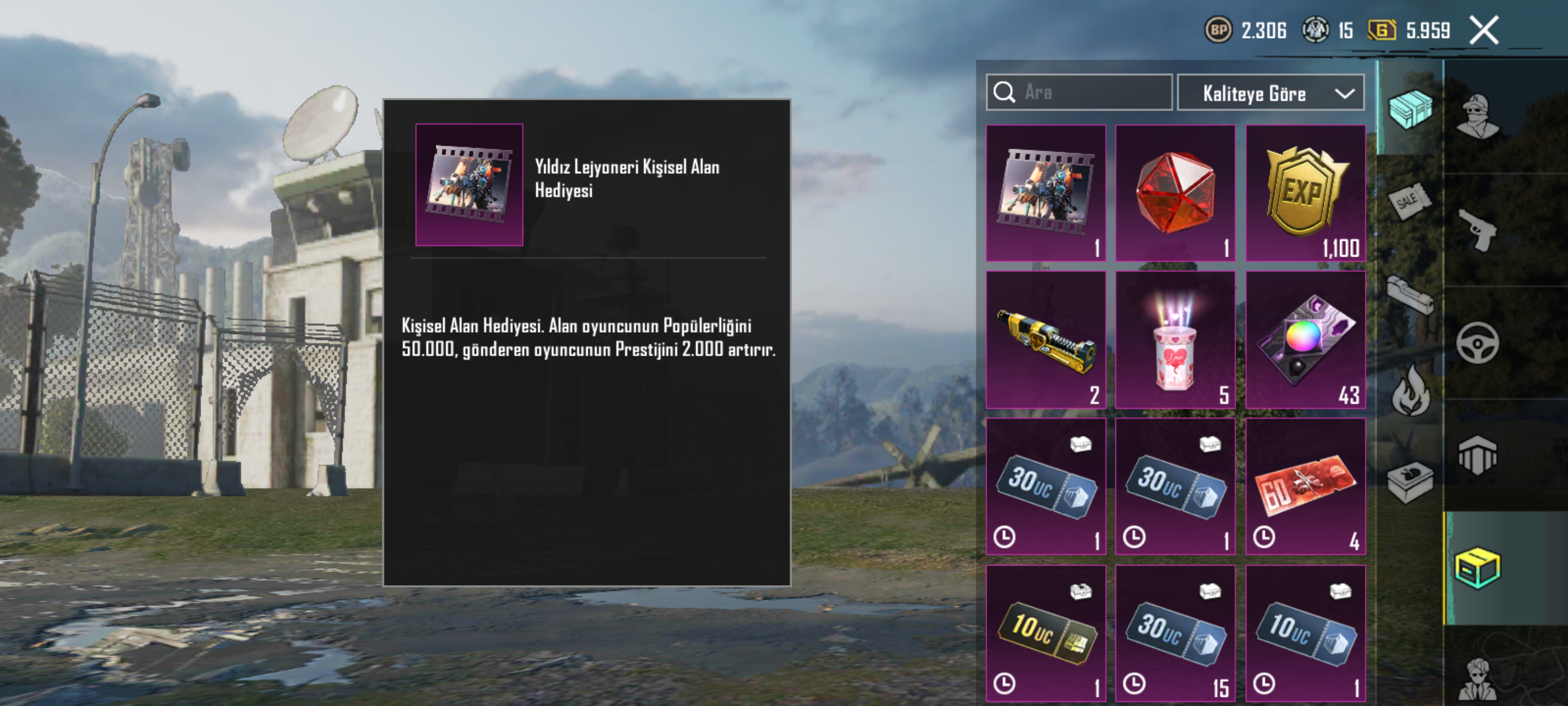Switch to the teal crate category tab
1568x706 pixels.
coord(1410,109)
